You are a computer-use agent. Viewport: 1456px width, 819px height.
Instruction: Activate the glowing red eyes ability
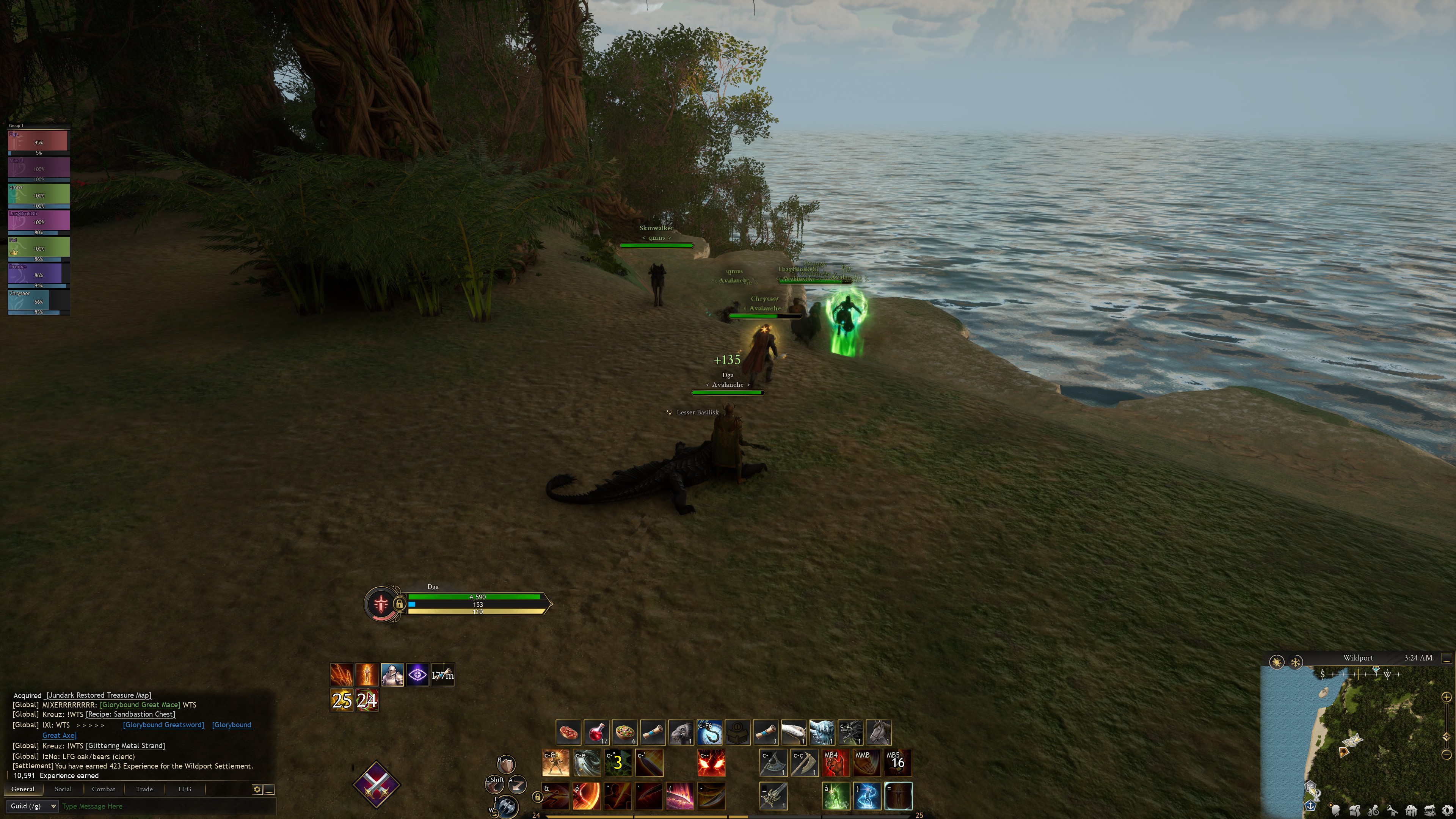pyautogui.click(x=711, y=763)
